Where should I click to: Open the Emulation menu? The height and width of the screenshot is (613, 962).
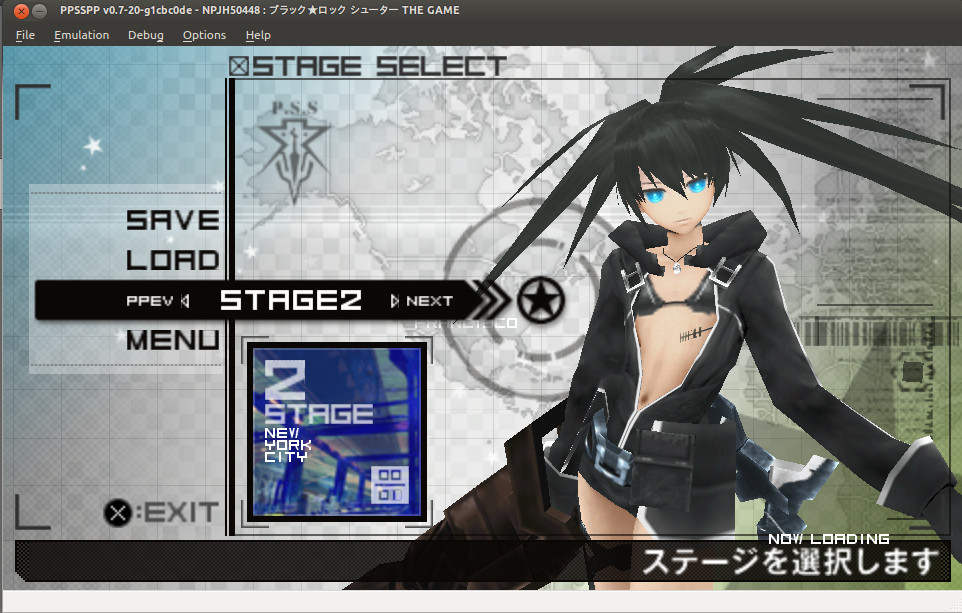(x=82, y=35)
